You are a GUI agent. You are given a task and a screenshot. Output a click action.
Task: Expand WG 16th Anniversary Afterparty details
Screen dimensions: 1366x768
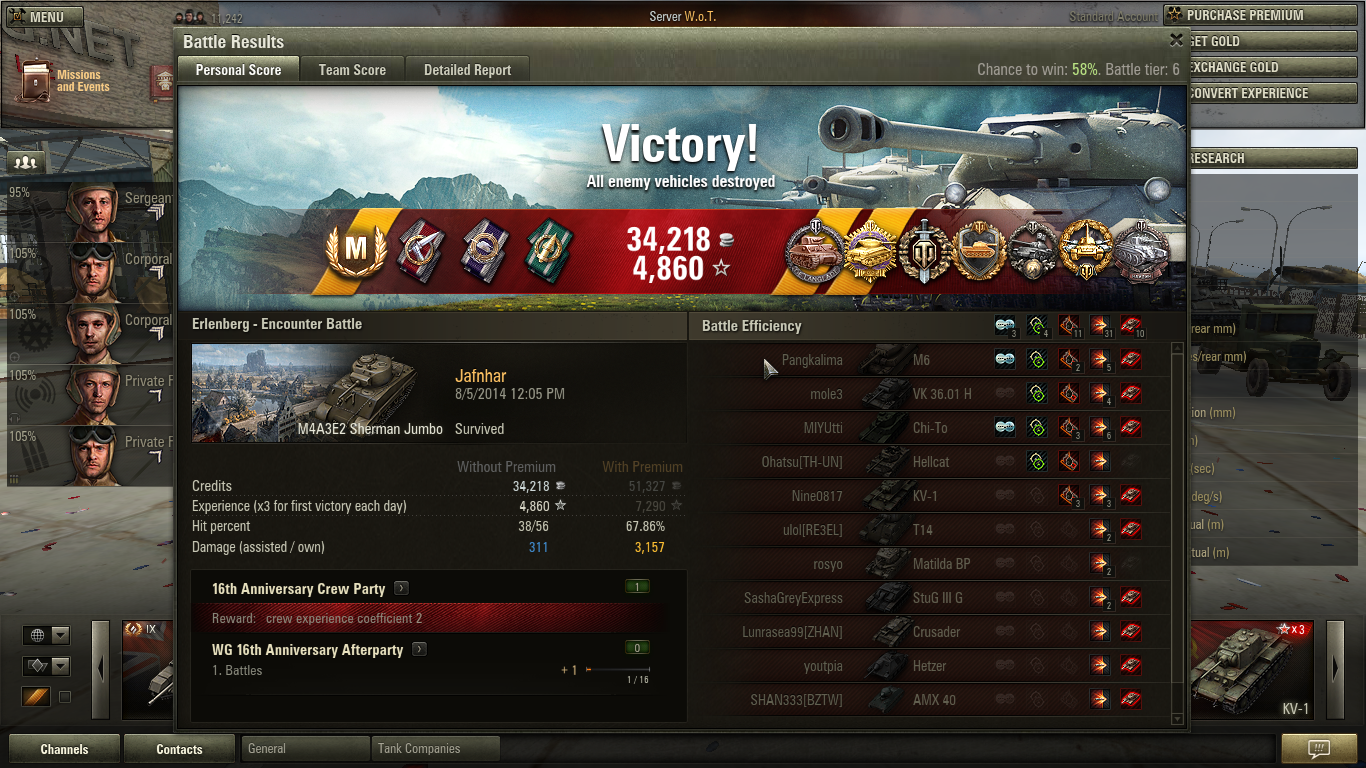point(419,650)
